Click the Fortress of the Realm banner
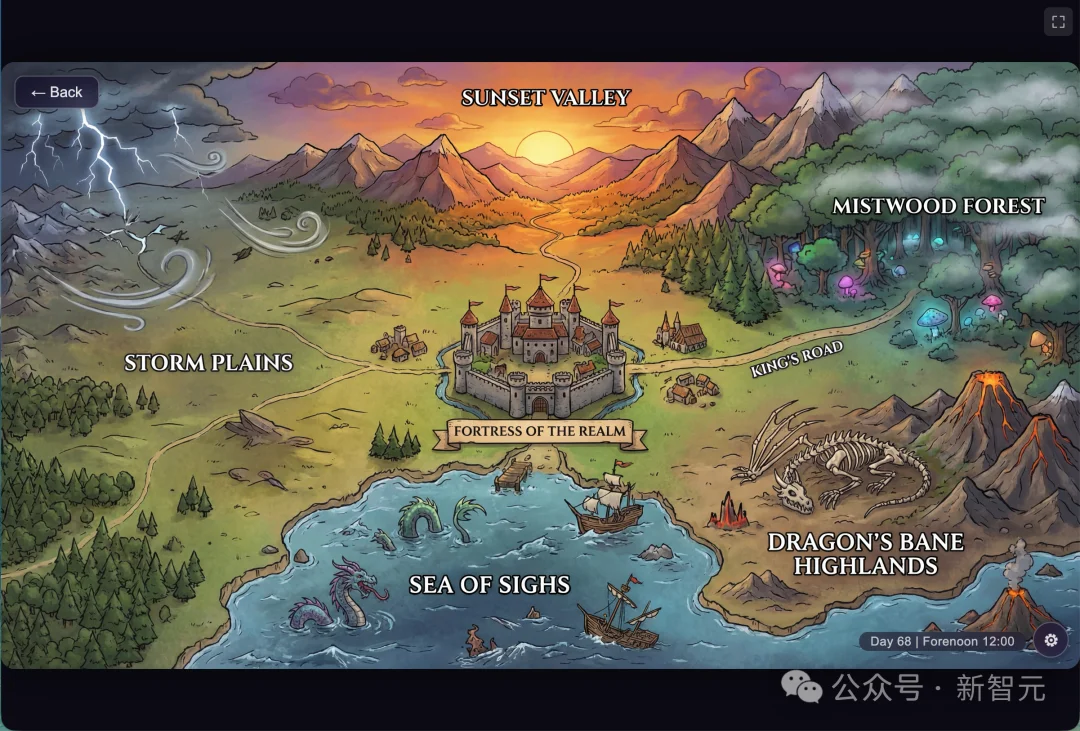Image resolution: width=1080 pixels, height=731 pixels. (540, 432)
